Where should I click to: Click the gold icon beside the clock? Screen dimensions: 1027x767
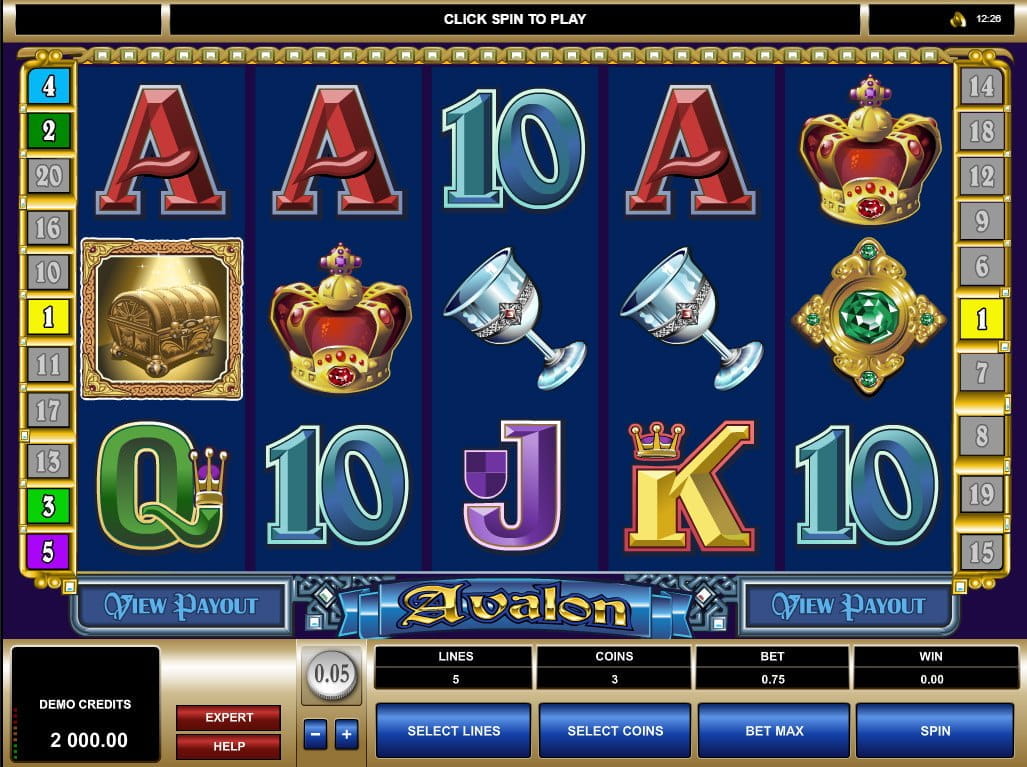click(x=957, y=19)
